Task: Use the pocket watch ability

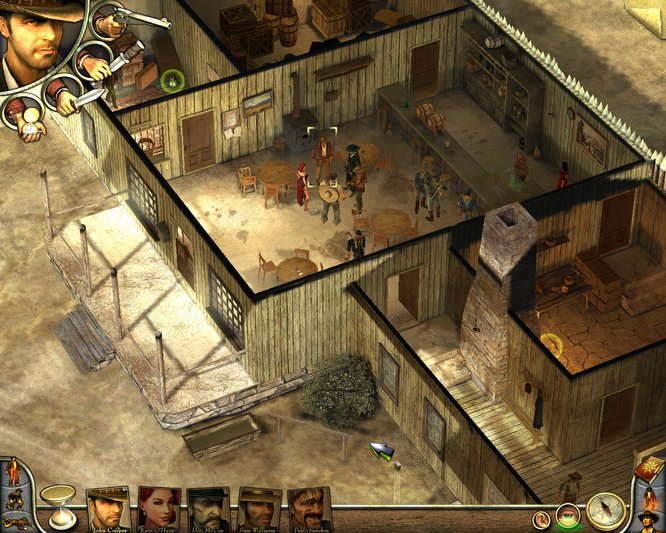Action: click(x=30, y=117)
